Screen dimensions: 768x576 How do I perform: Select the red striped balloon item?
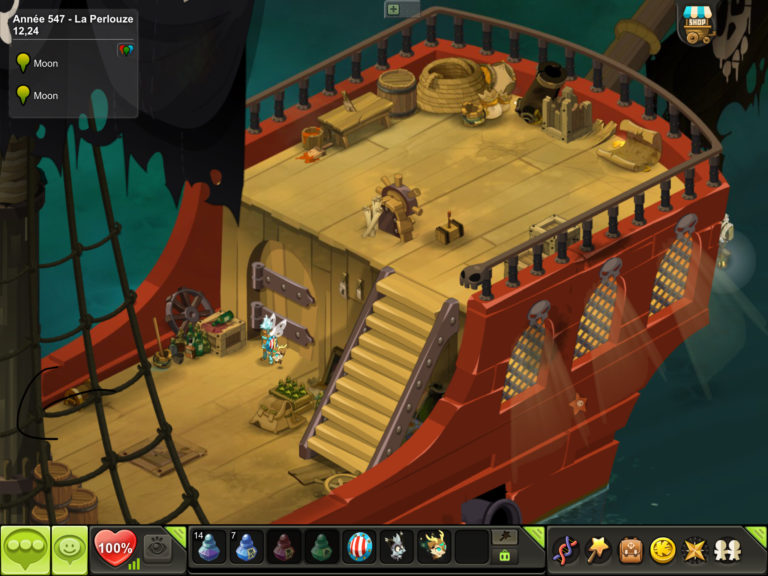[359, 547]
